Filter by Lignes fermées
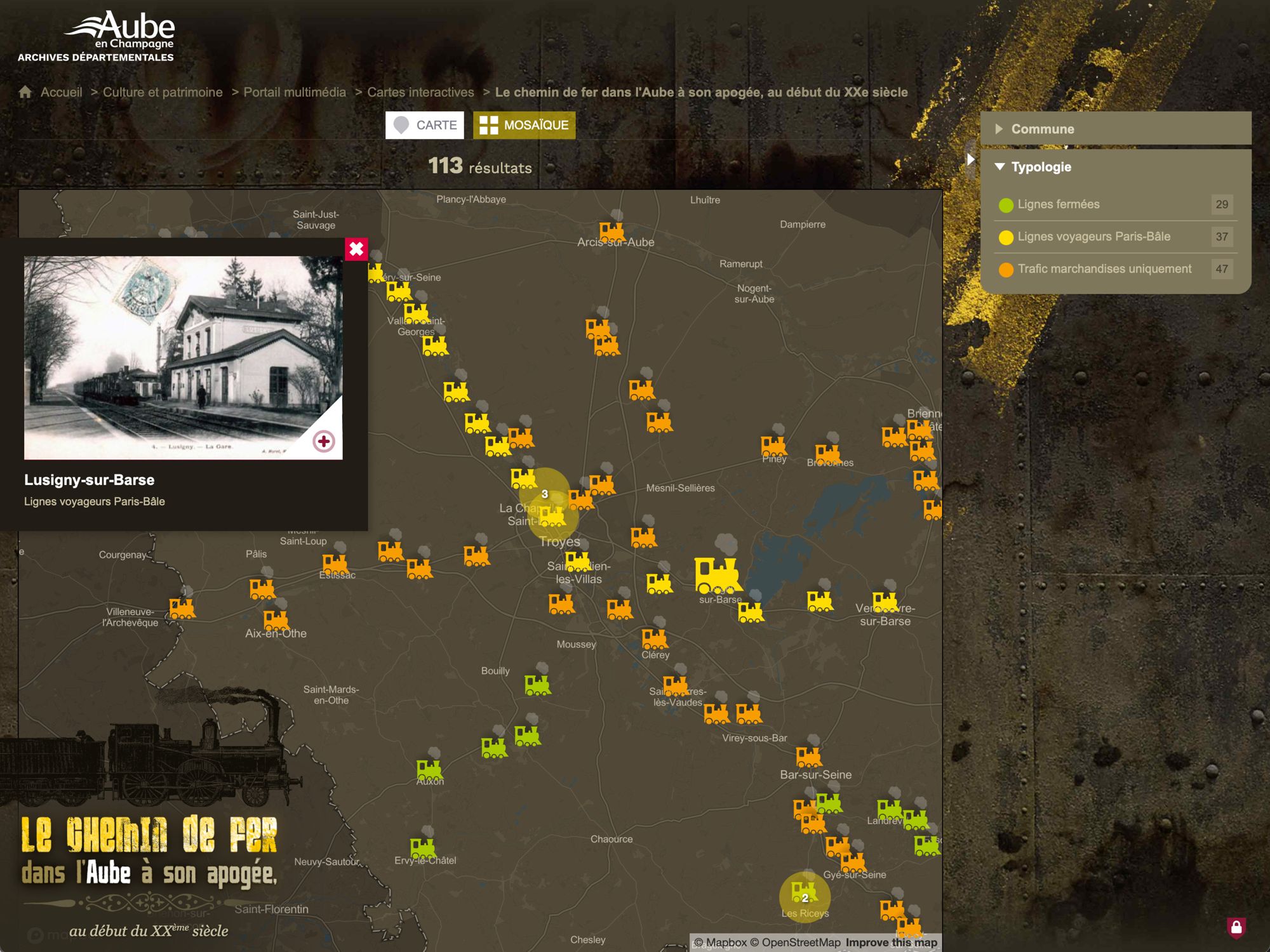The image size is (1270, 952). click(1058, 204)
